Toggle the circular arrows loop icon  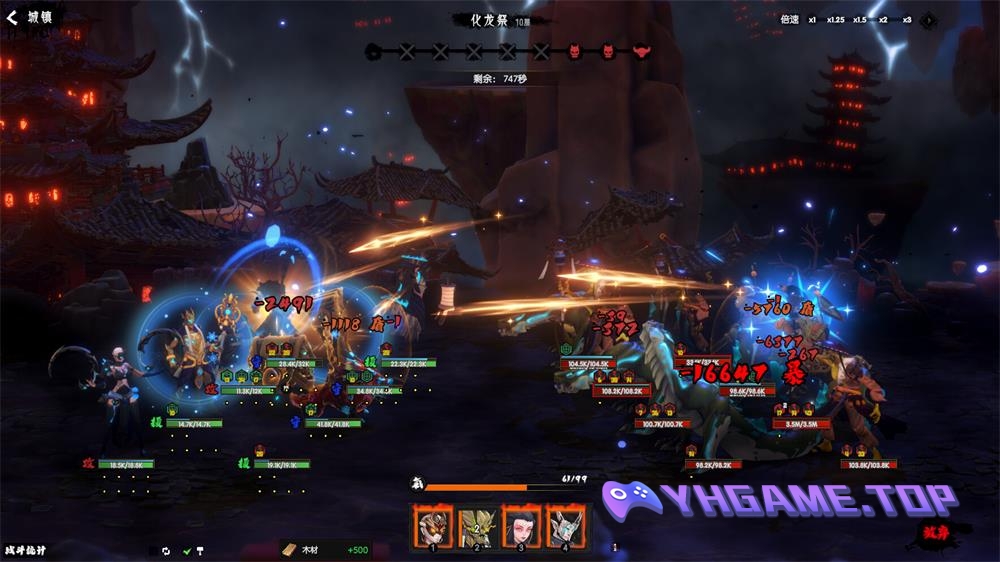[166, 550]
